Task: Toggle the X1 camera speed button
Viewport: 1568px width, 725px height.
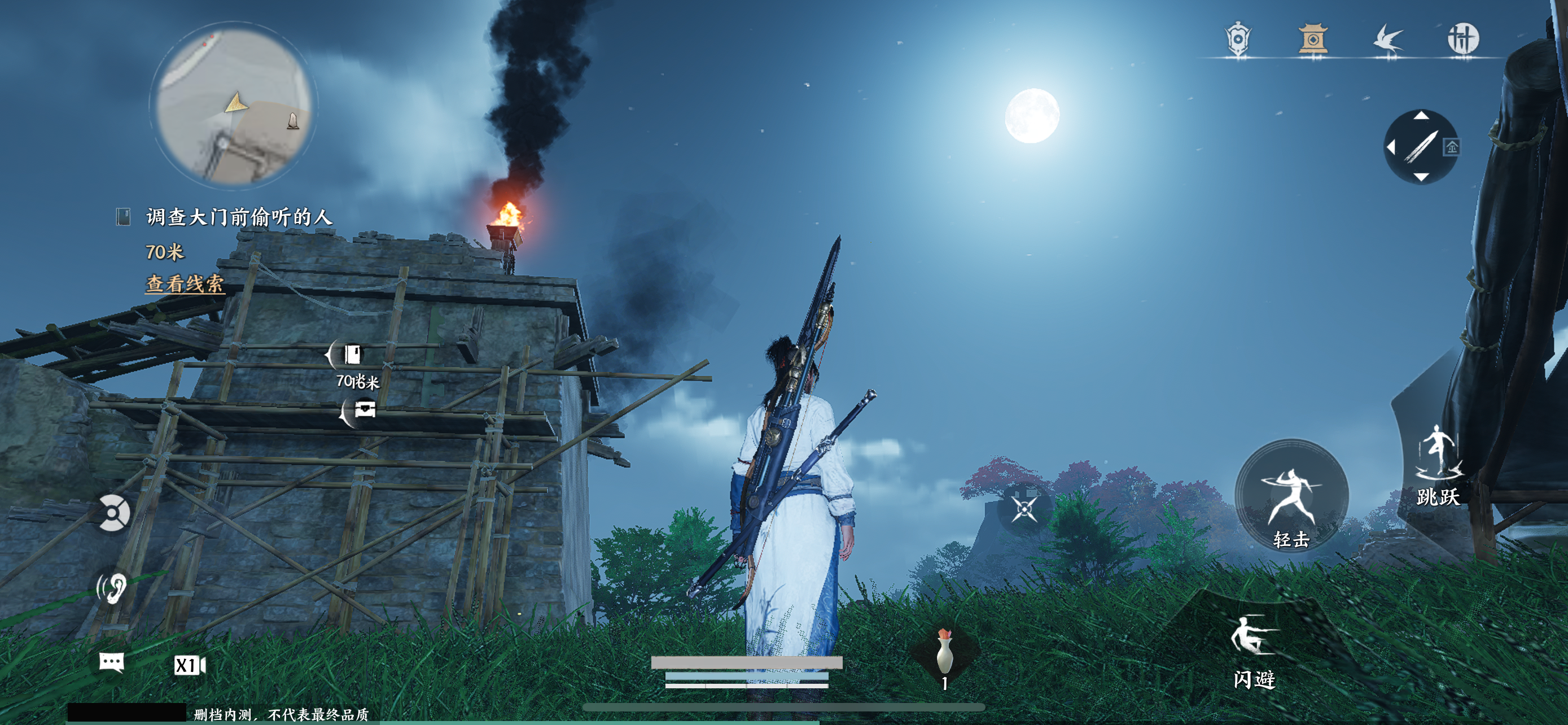Action: [189, 665]
